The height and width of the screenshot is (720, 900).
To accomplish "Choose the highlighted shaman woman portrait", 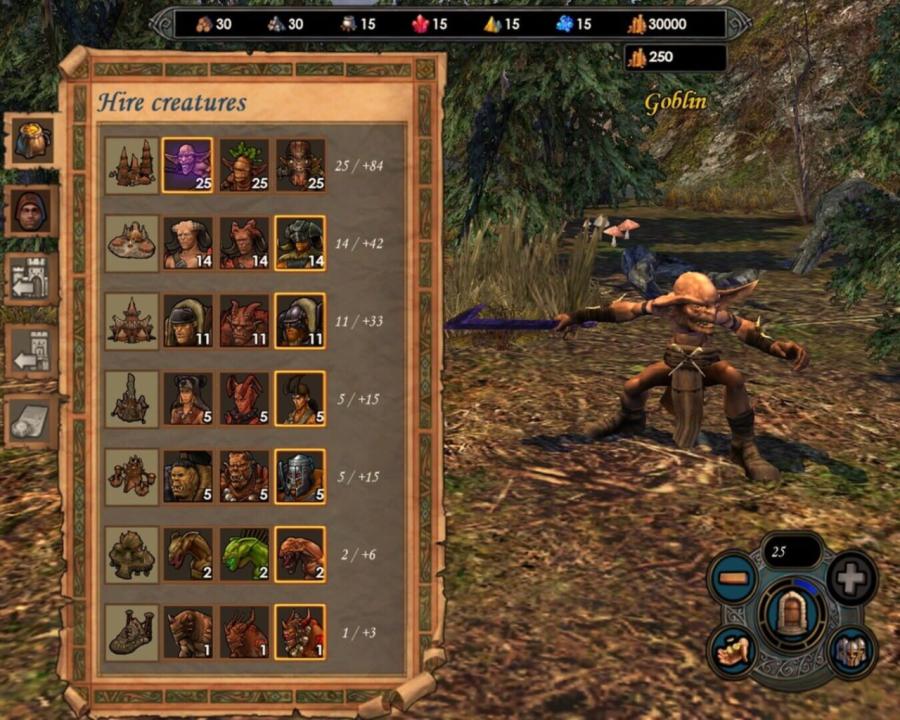I will click(x=300, y=398).
